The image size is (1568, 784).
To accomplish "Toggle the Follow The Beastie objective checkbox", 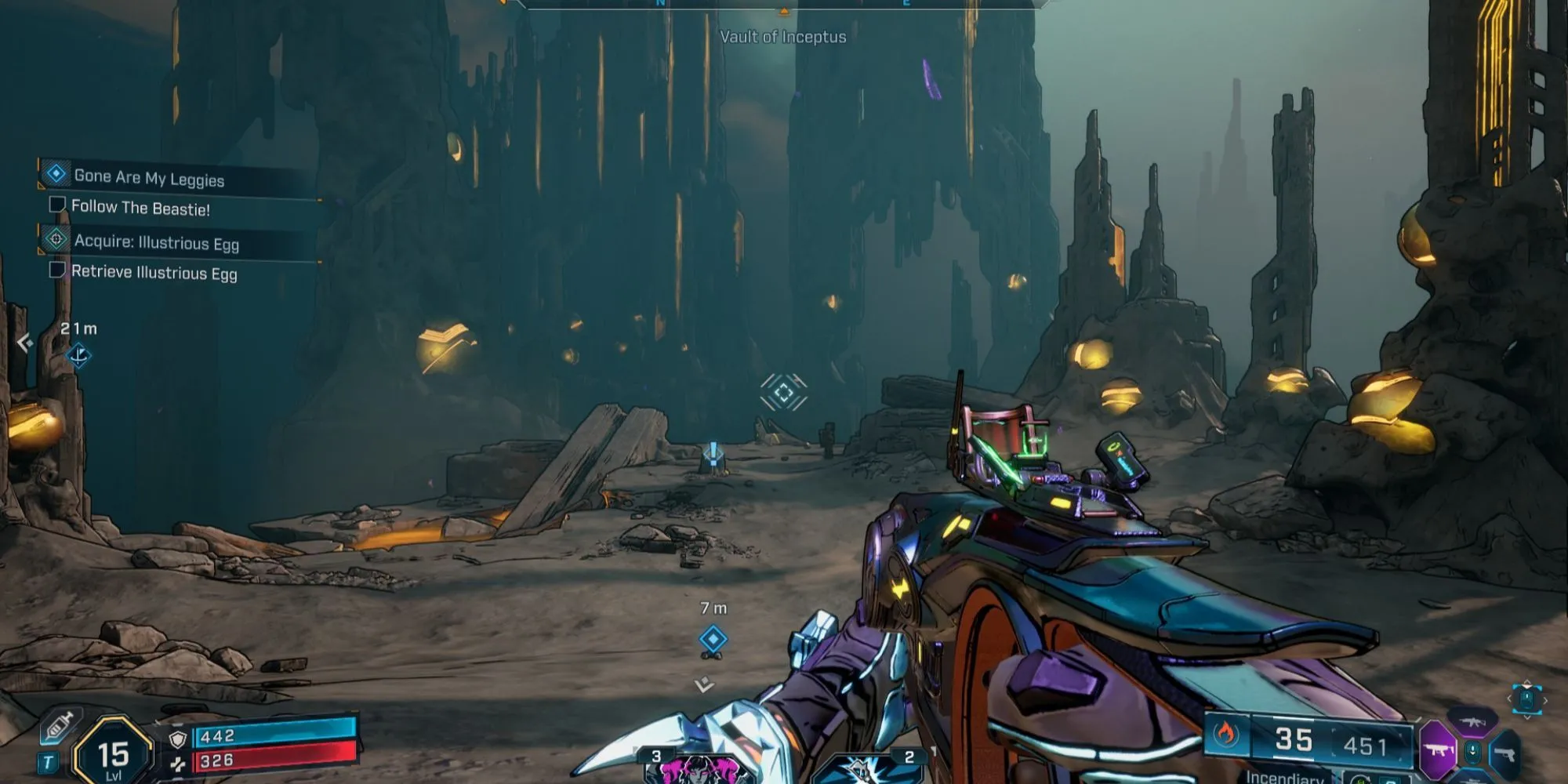I will pos(56,205).
